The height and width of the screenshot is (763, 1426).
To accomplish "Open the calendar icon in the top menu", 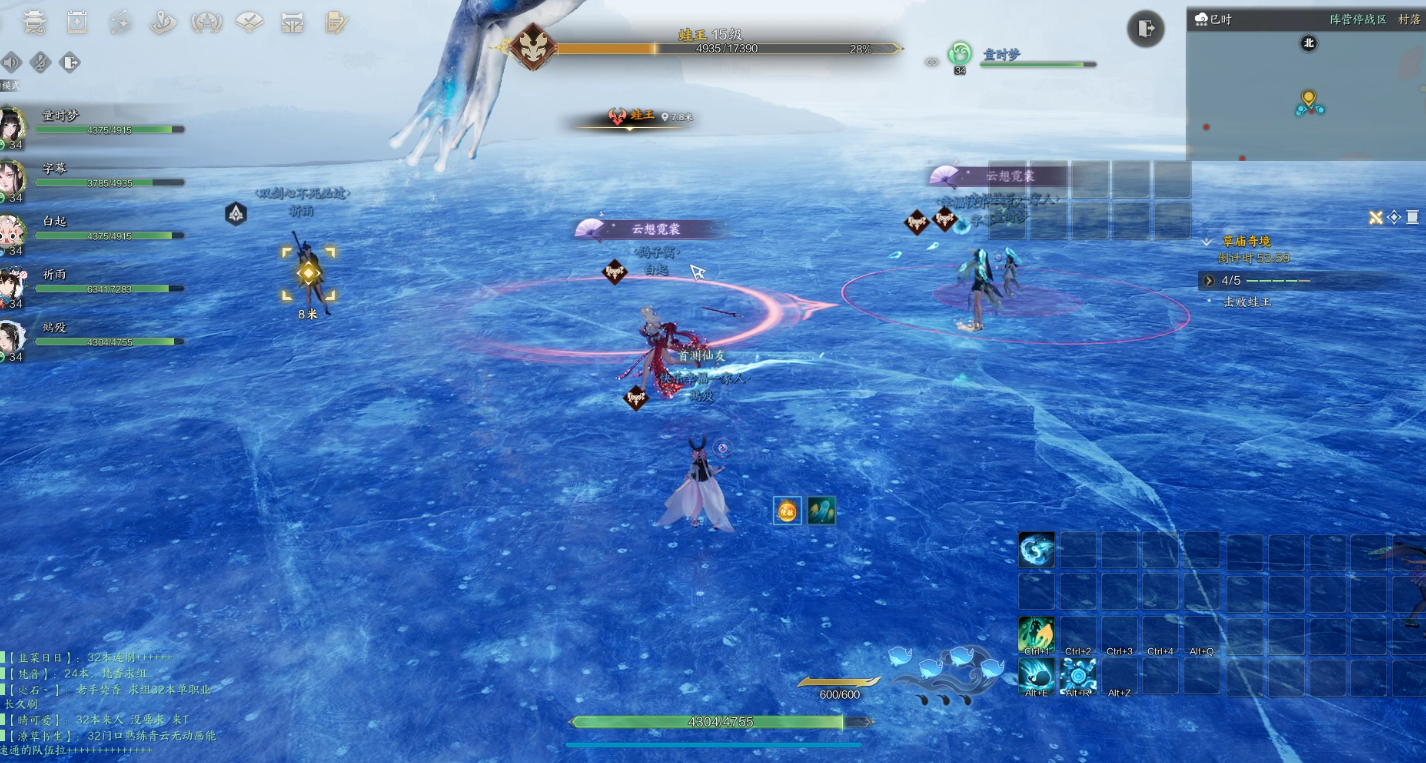I will pyautogui.click(x=77, y=21).
